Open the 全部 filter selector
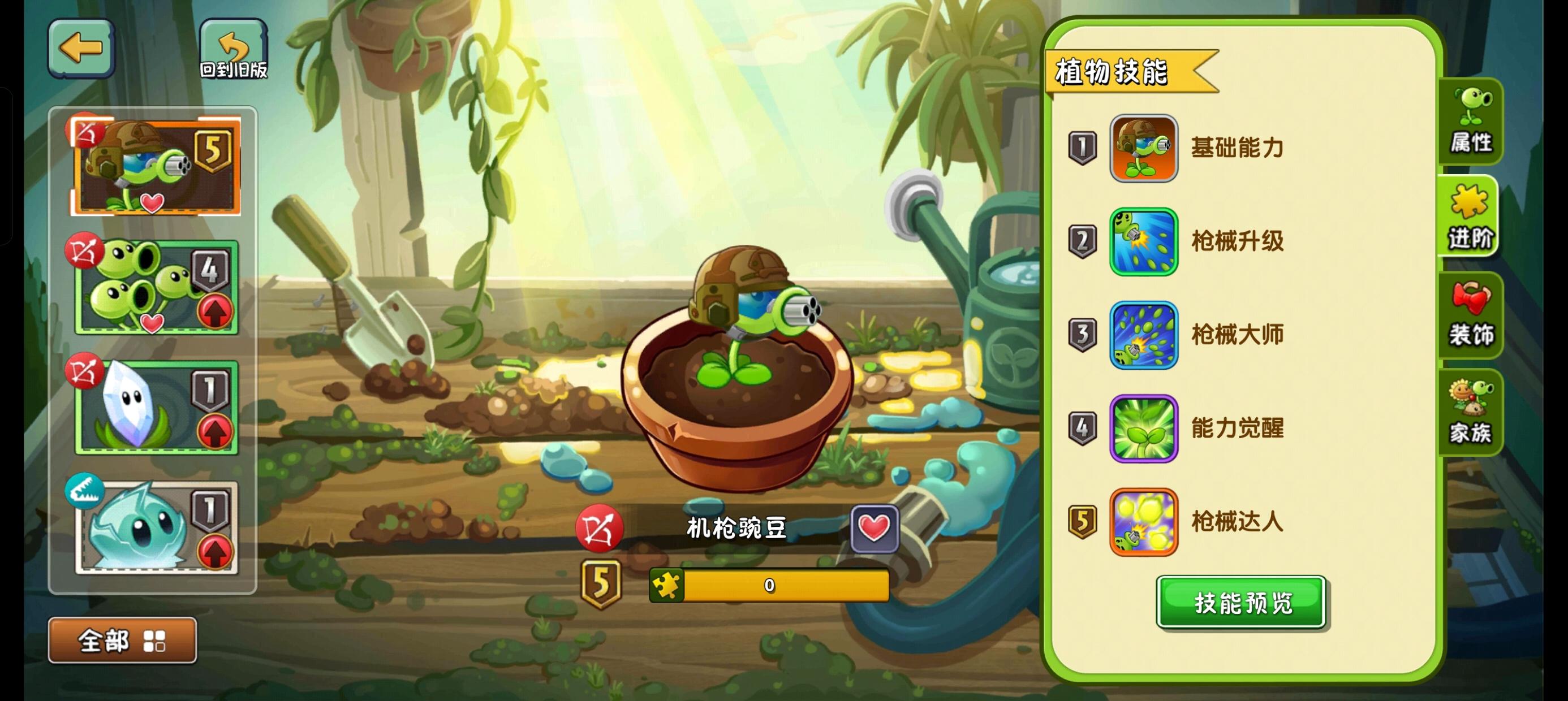Viewport: 1568px width, 701px height. pos(102,641)
